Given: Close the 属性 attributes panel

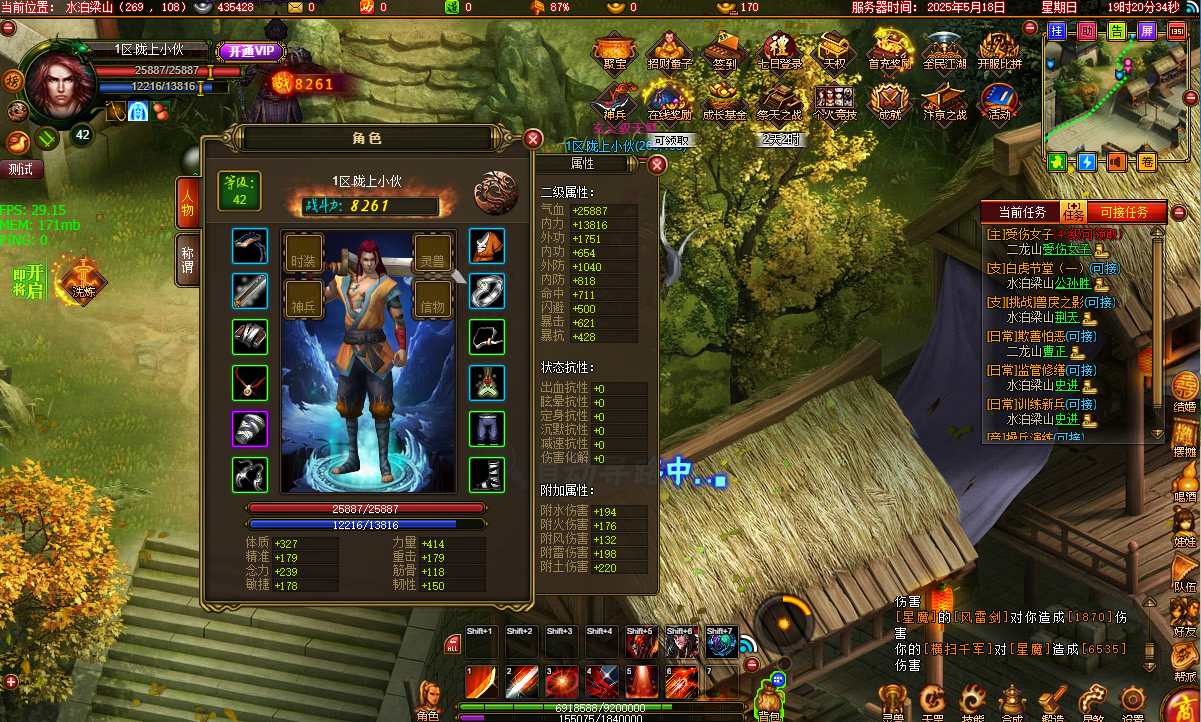Looking at the screenshot, I should click(657, 164).
